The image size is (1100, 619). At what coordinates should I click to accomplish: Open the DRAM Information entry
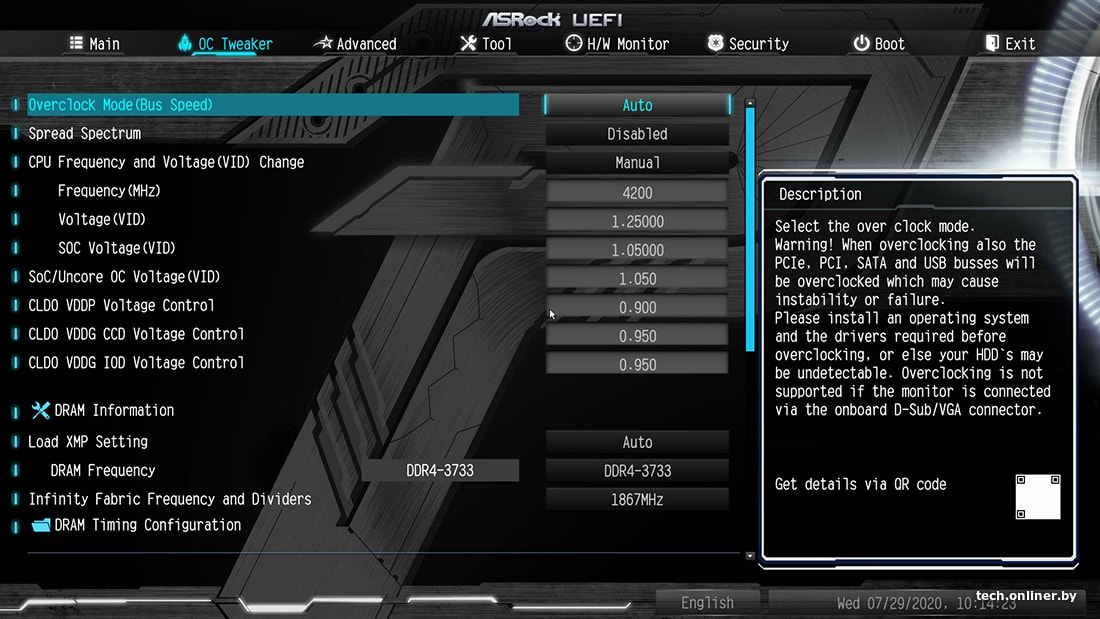click(x=113, y=410)
